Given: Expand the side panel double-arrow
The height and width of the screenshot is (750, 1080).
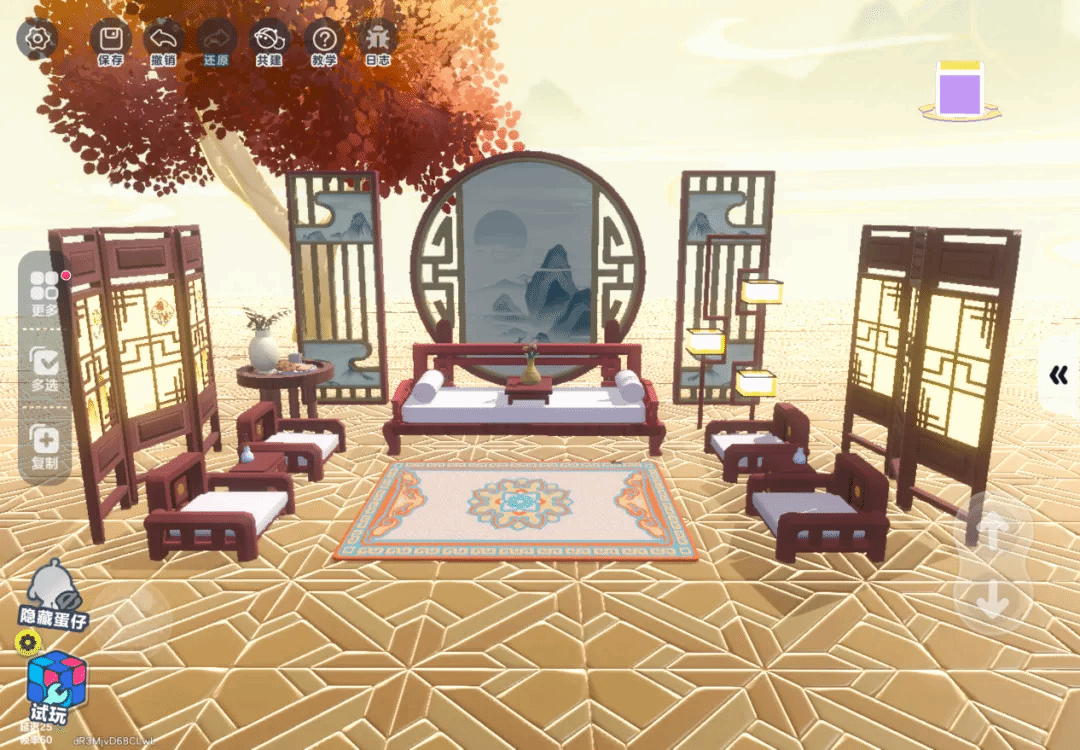Looking at the screenshot, I should 1058,375.
